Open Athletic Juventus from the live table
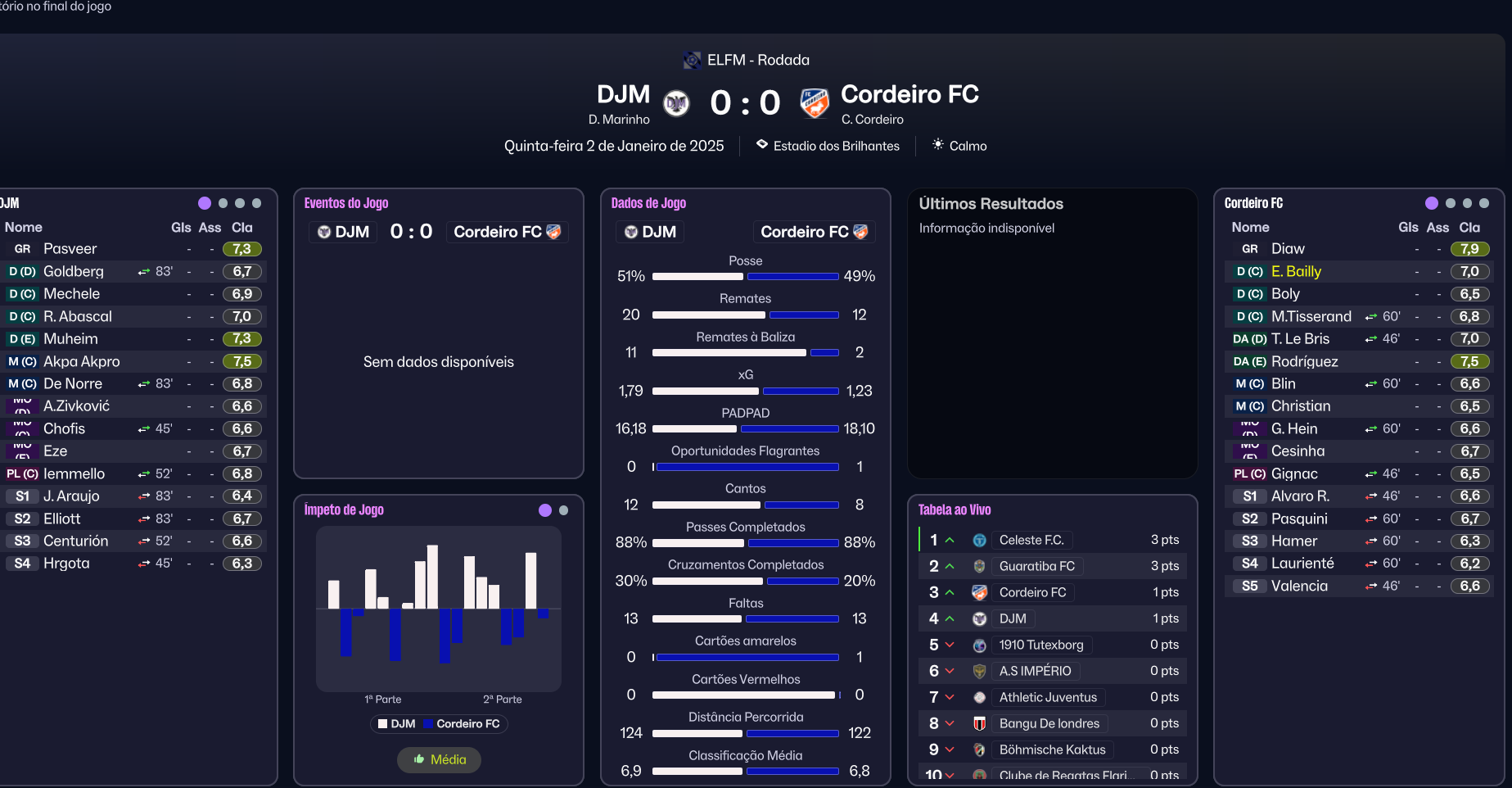Screen dimensions: 1512x788 click(x=1048, y=697)
